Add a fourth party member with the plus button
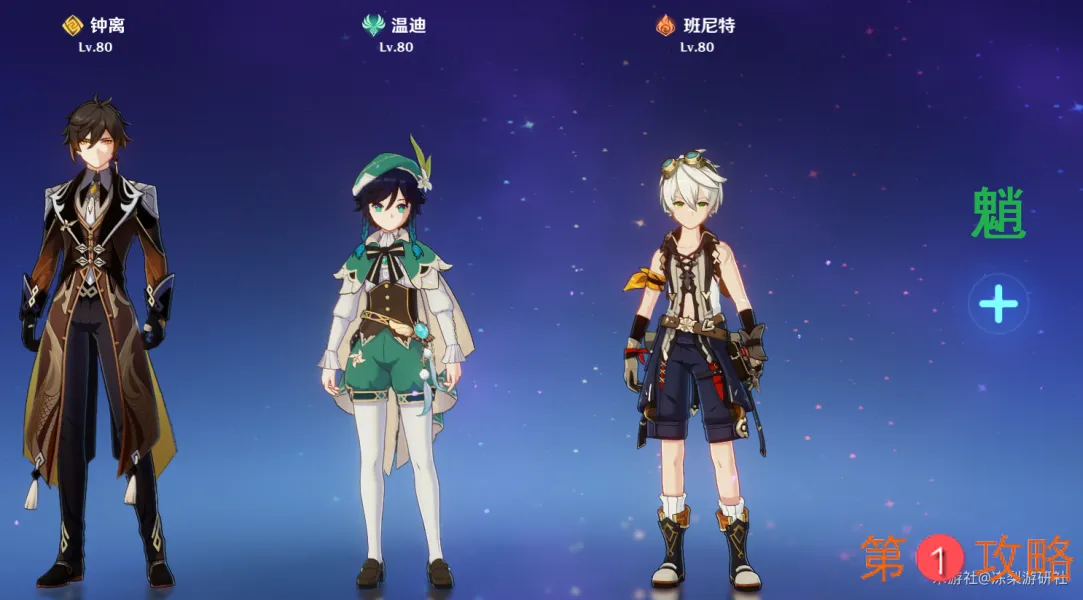The height and width of the screenshot is (600, 1083). pyautogui.click(x=998, y=304)
